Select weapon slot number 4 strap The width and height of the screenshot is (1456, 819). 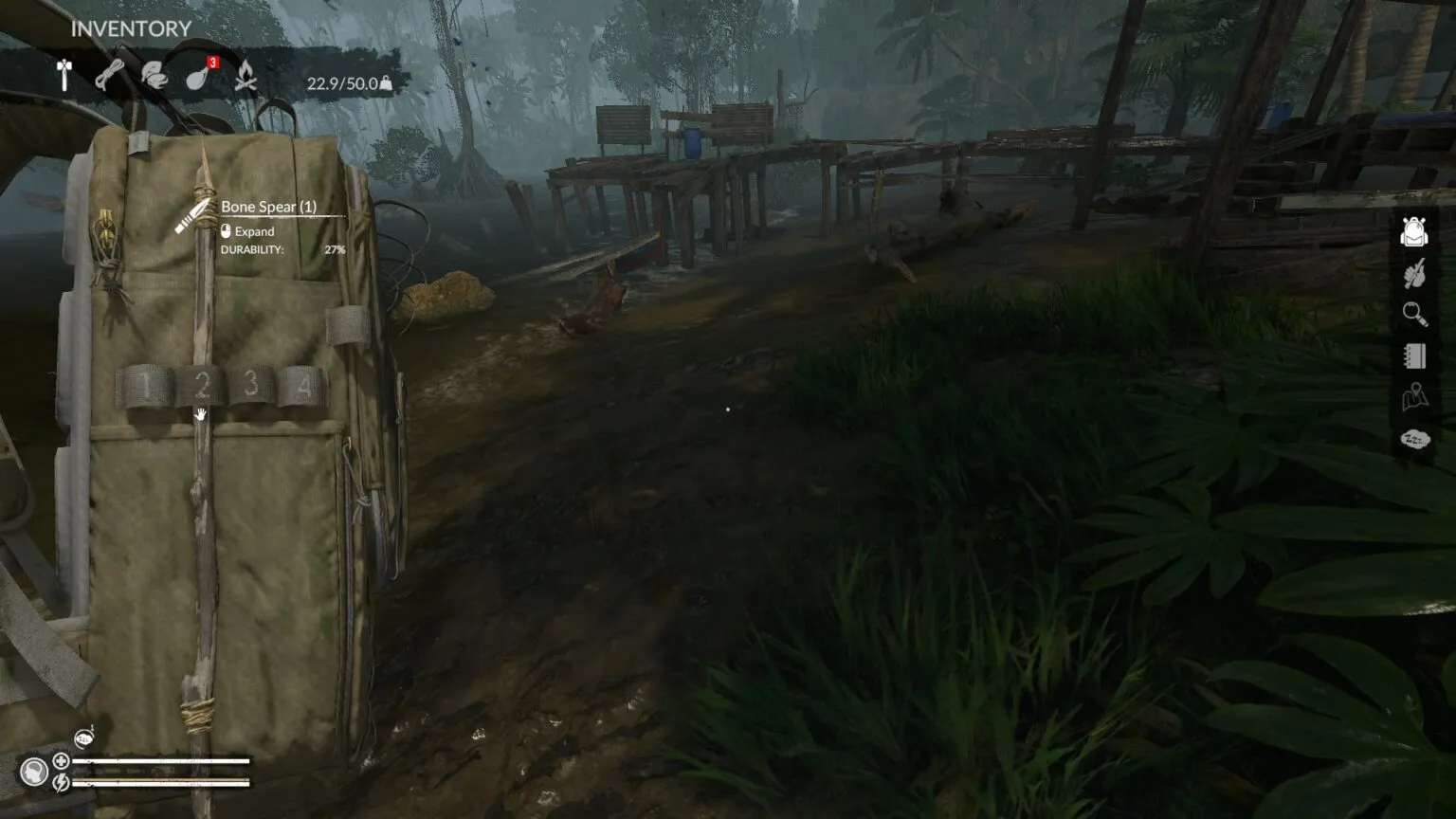[303, 385]
